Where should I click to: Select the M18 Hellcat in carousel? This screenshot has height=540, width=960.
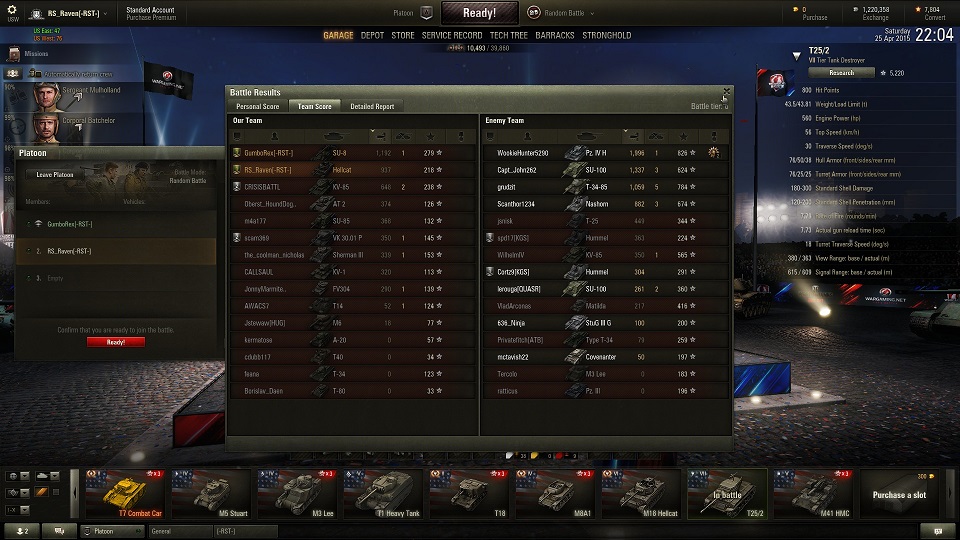coord(642,494)
